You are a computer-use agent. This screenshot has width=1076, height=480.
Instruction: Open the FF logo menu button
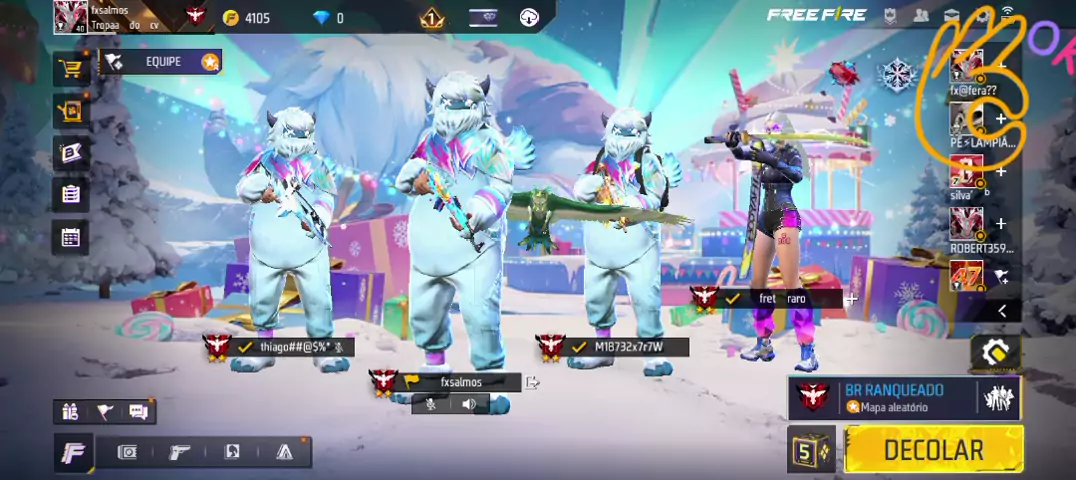tap(73, 453)
